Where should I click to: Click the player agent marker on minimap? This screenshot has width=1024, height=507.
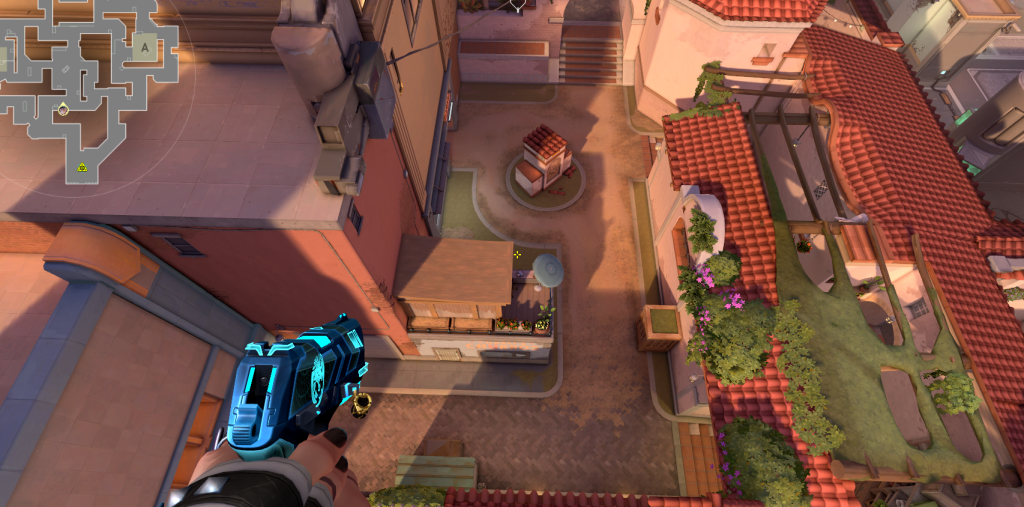(x=63, y=109)
